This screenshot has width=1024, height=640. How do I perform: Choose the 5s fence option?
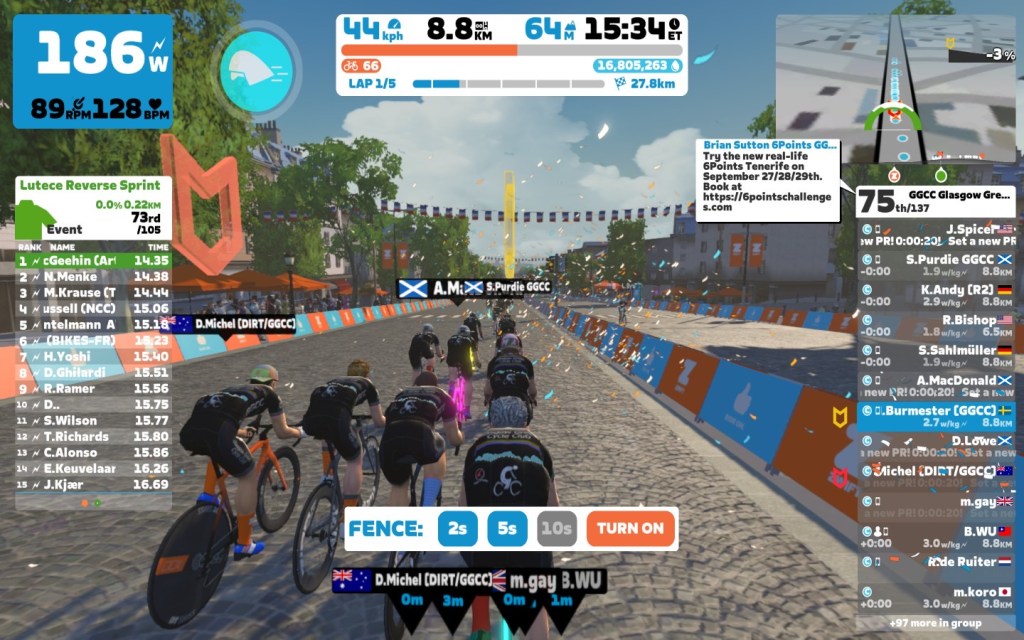[x=507, y=529]
